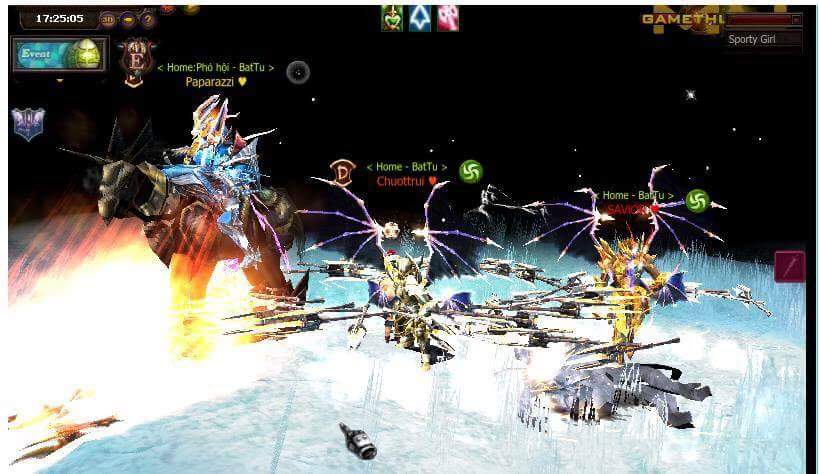
Task: Open the Event egg banner
Action: (x=59, y=54)
